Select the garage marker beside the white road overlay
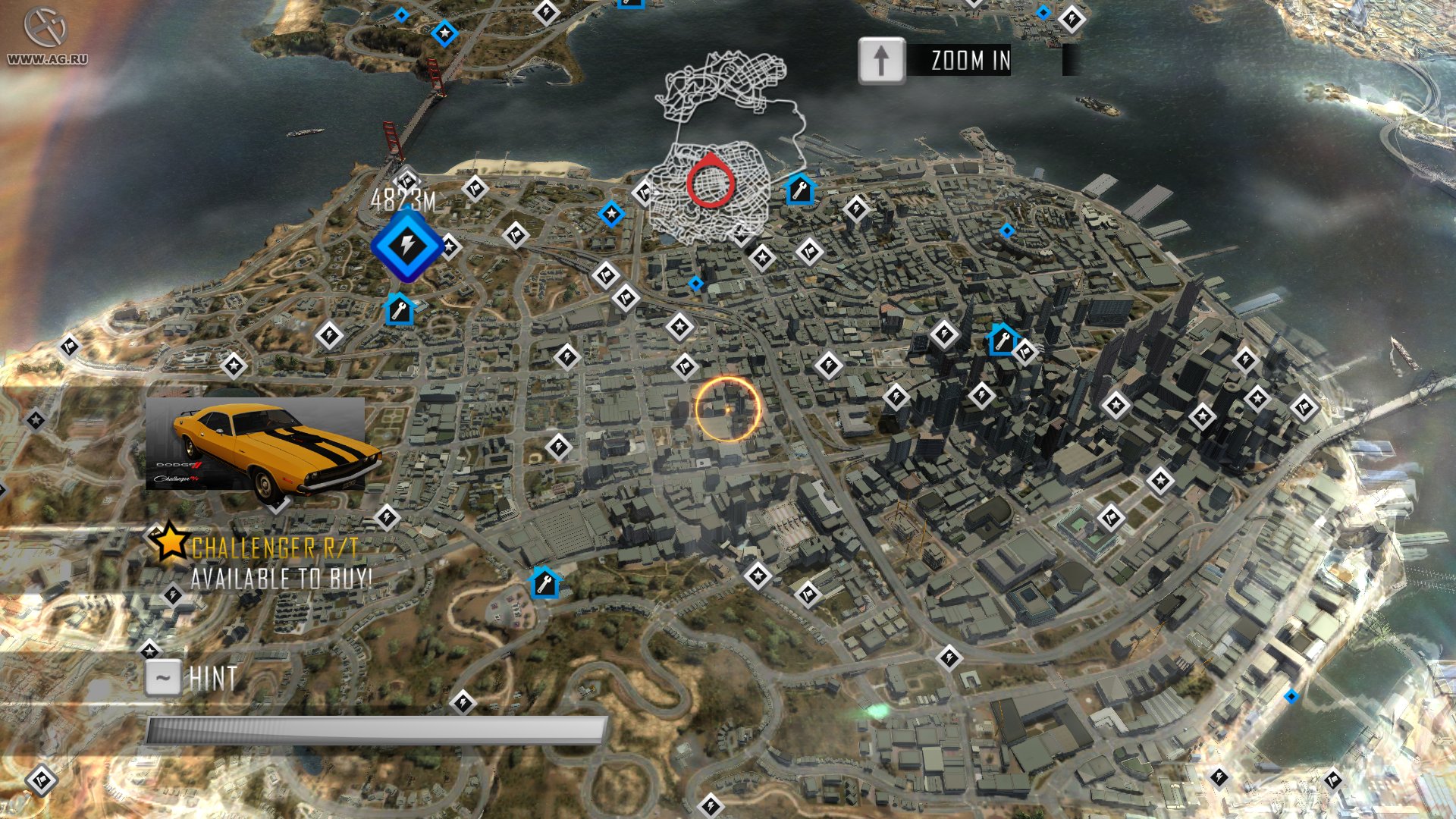 pyautogui.click(x=800, y=189)
